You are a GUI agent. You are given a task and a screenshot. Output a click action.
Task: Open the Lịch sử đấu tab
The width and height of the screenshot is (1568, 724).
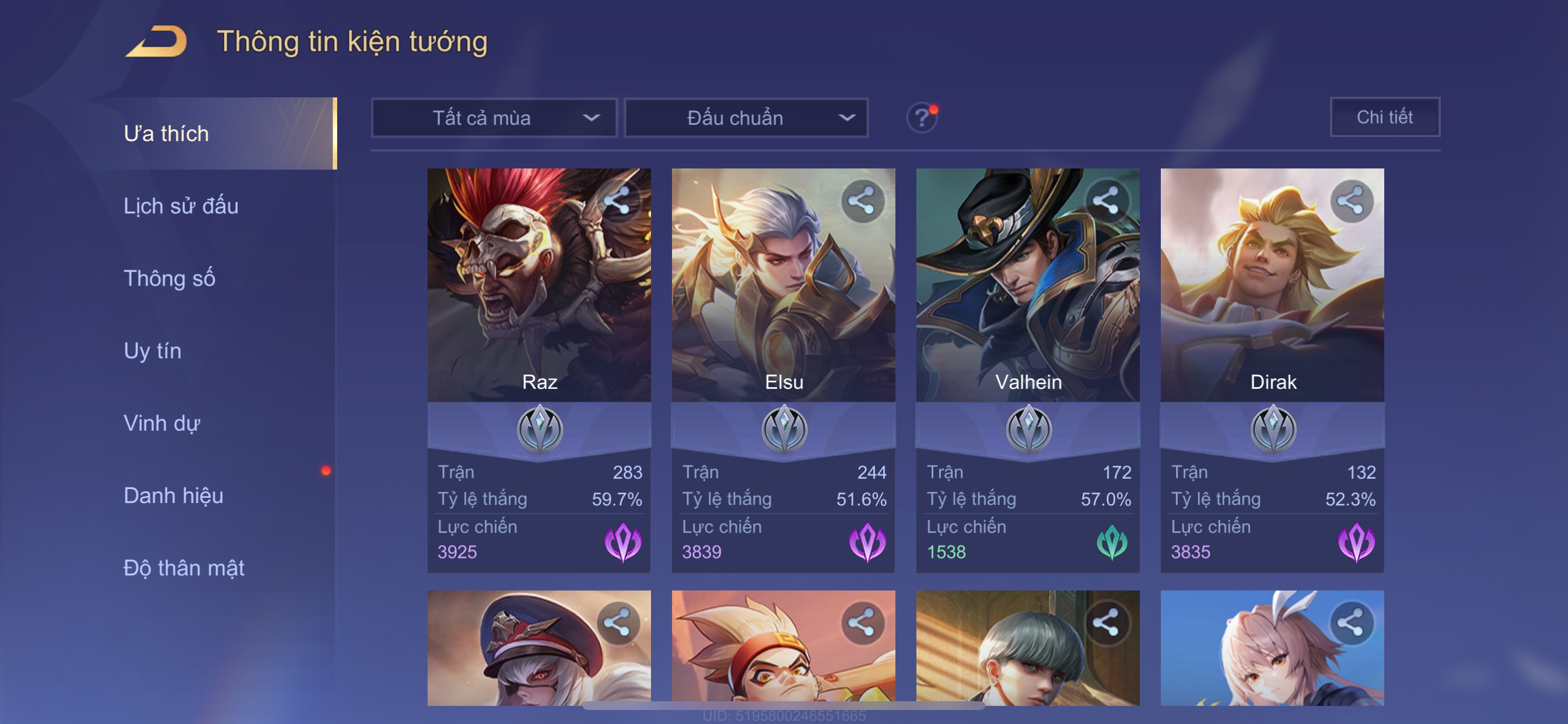[181, 206]
